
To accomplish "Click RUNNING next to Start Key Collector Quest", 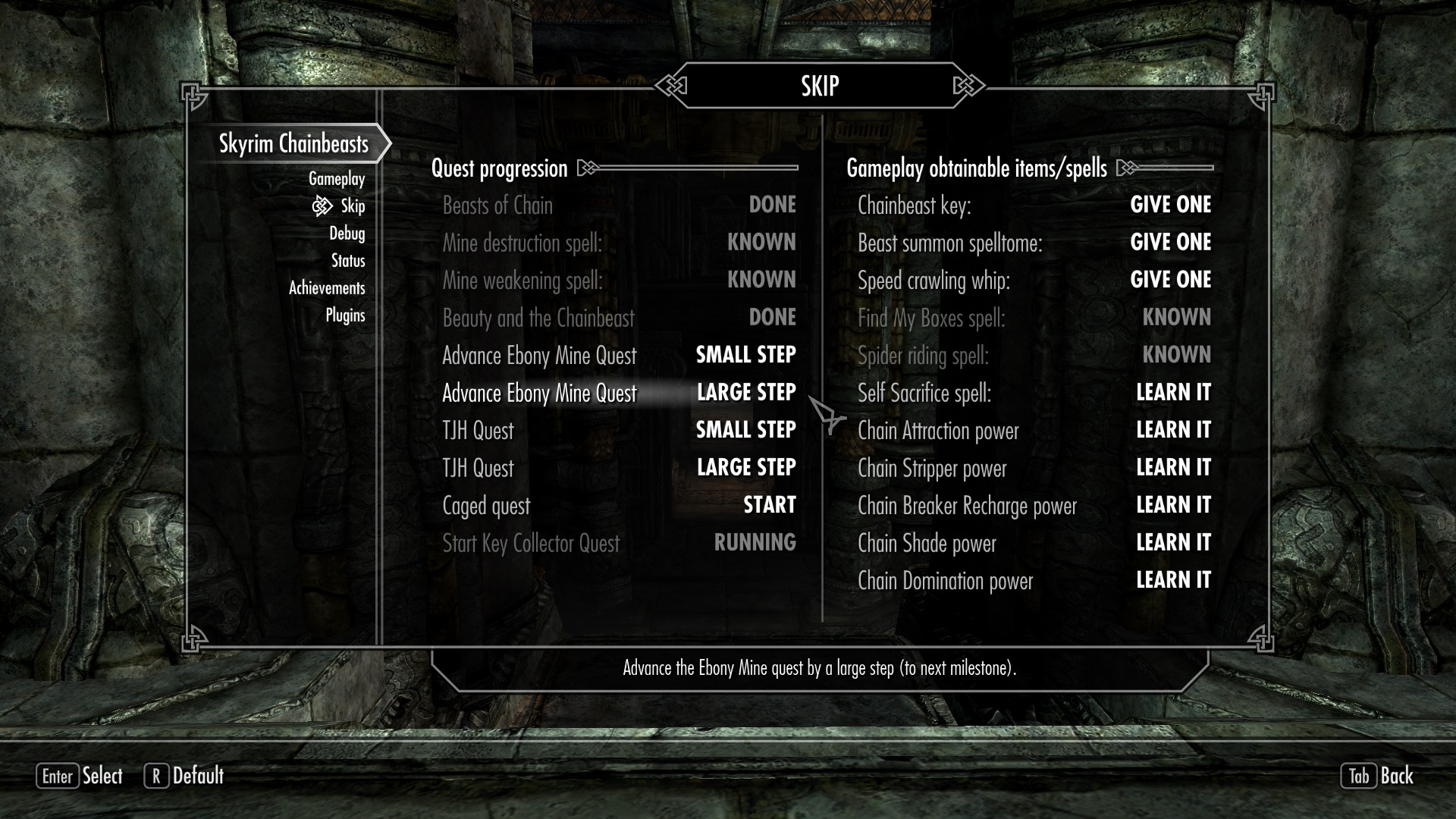I will tap(755, 542).
